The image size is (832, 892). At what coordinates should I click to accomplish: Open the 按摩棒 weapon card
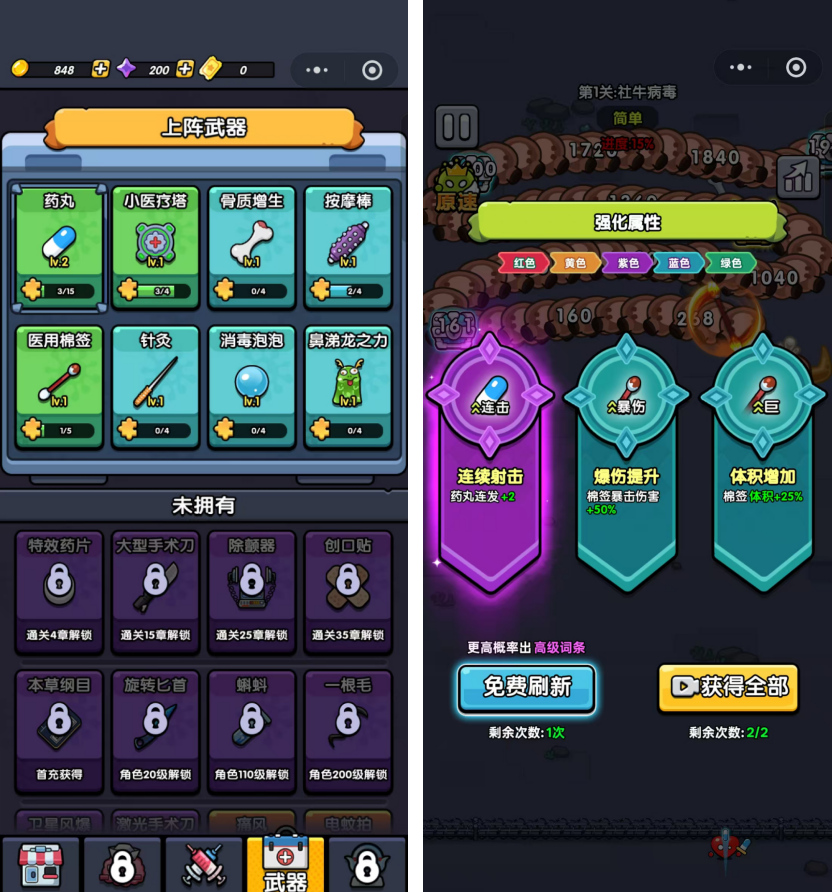tap(347, 246)
